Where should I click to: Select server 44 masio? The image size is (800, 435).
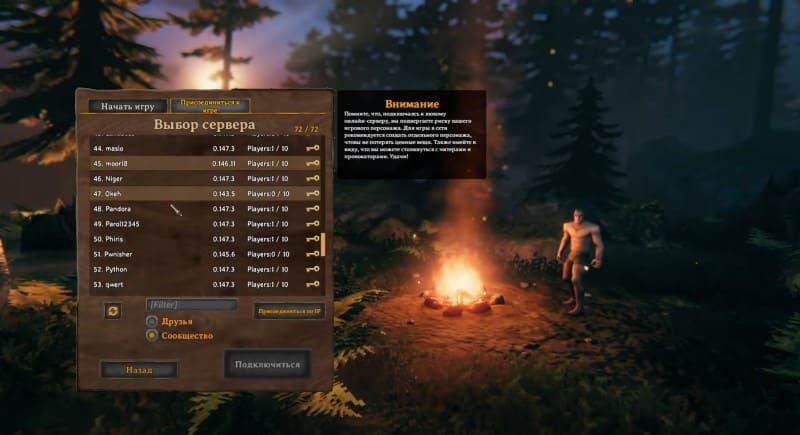click(200, 148)
